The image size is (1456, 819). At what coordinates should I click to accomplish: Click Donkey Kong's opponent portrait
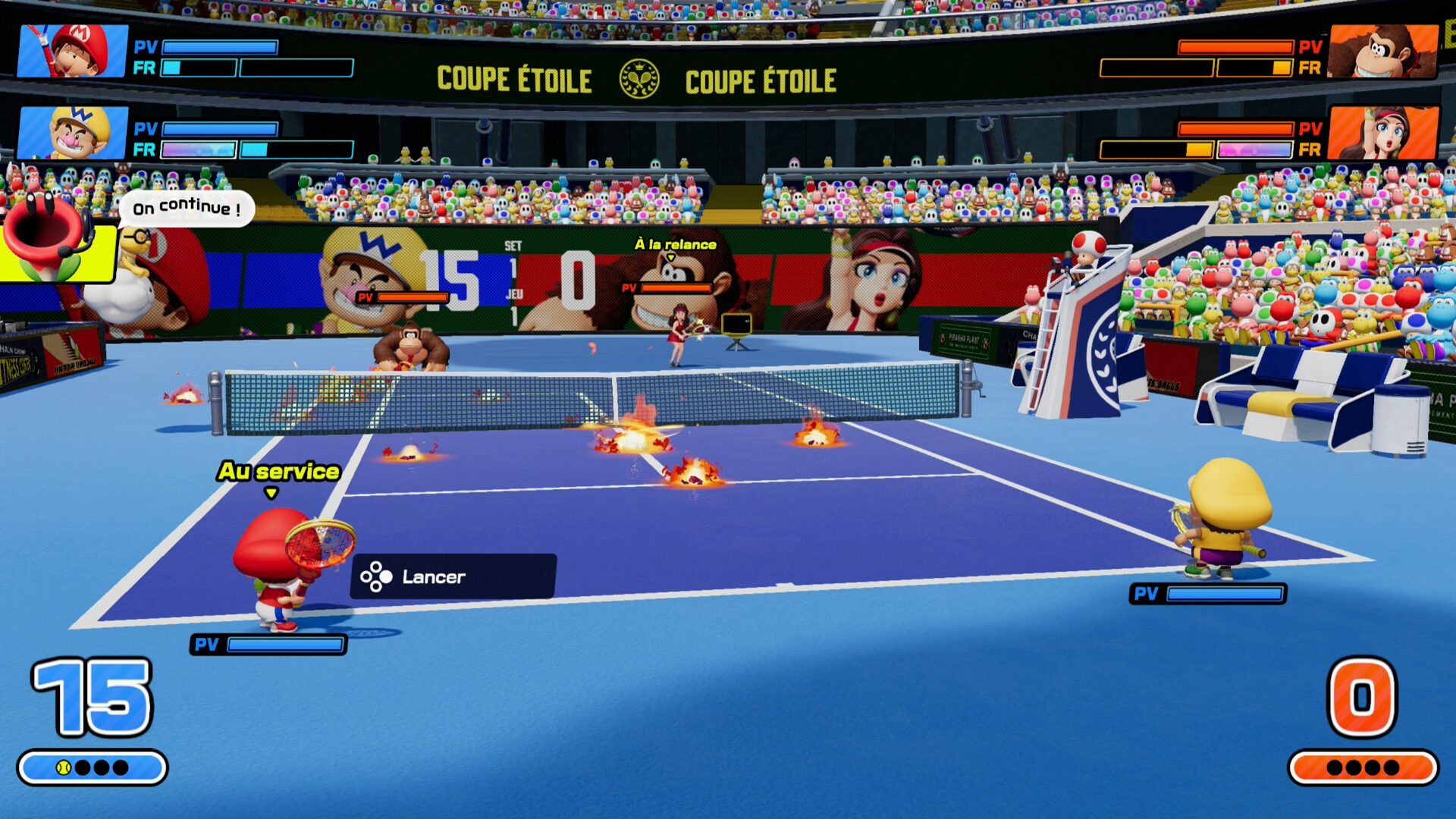1383,51
